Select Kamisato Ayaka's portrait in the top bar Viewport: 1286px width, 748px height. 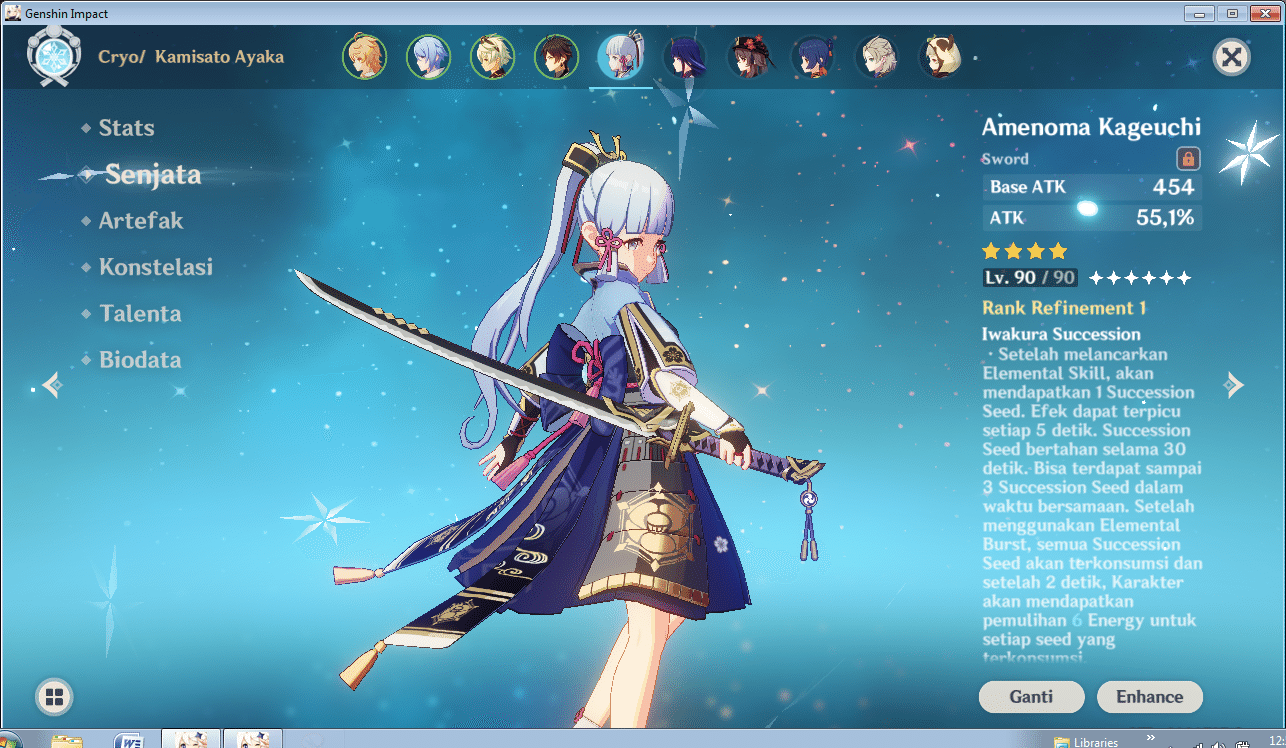(x=621, y=57)
